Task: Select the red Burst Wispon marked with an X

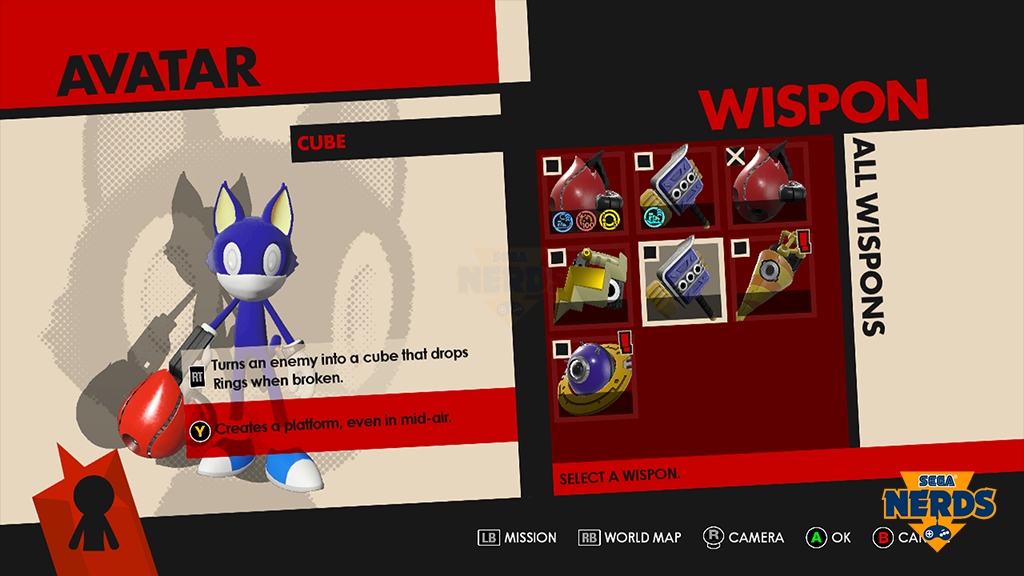Action: [771, 190]
